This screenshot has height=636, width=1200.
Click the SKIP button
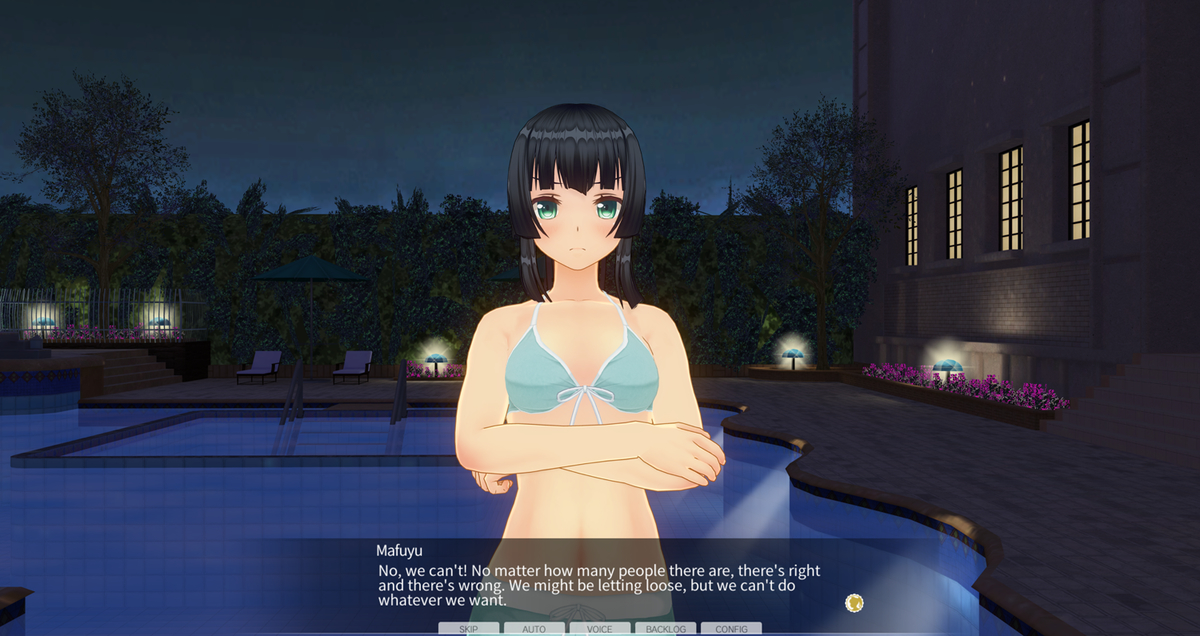[x=468, y=629]
